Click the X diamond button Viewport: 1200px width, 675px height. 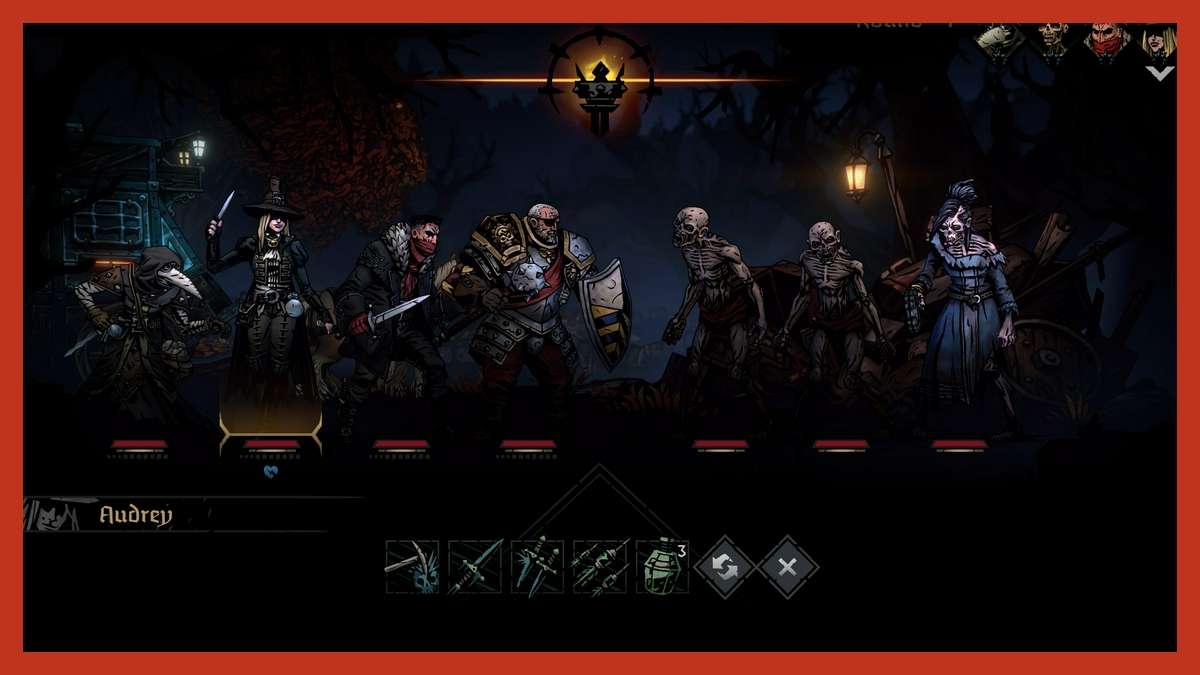[x=787, y=567]
